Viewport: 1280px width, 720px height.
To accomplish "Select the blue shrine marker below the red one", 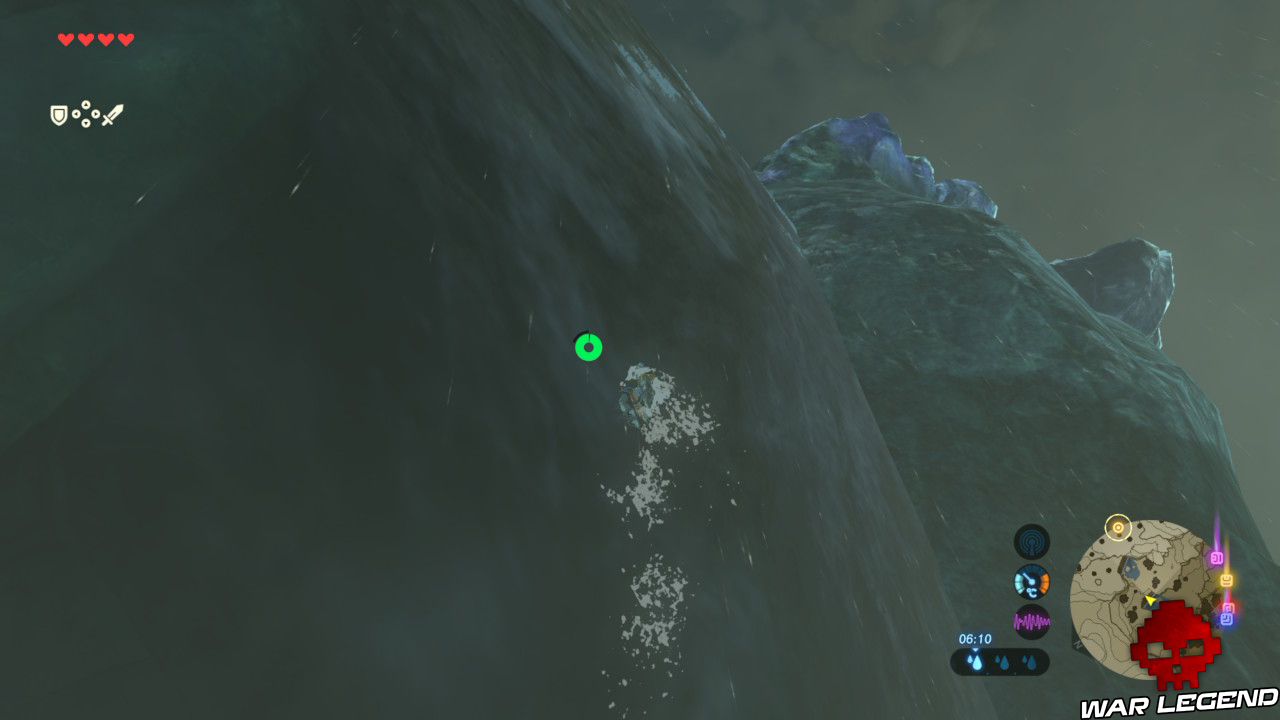I will [1226, 620].
